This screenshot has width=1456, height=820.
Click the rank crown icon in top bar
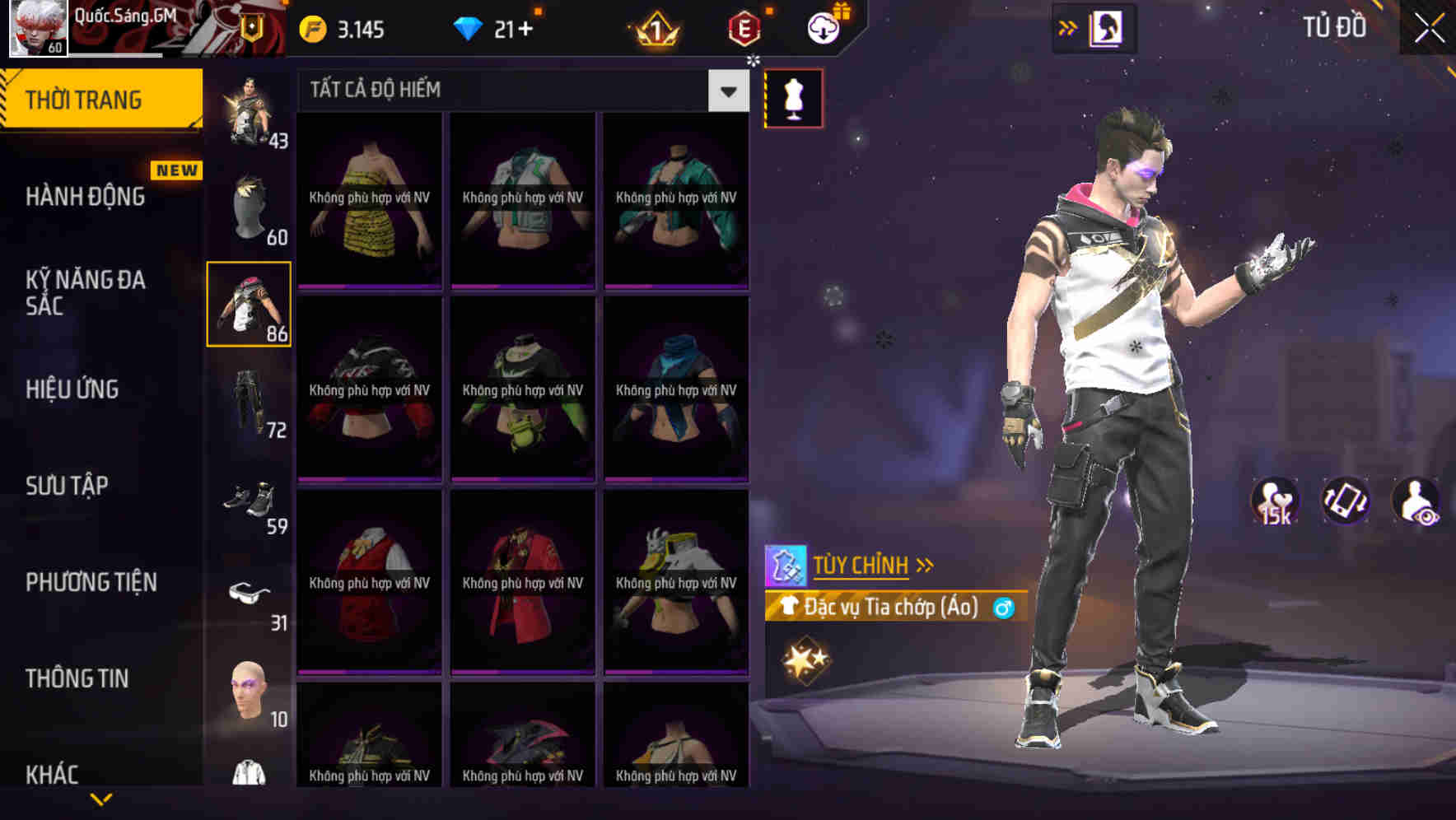[653, 27]
